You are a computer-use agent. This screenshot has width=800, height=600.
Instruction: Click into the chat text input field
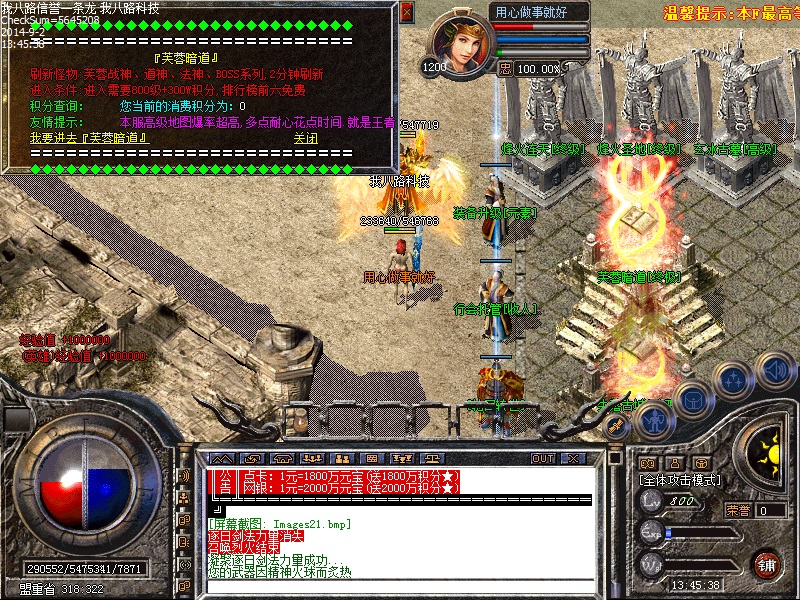point(400,587)
